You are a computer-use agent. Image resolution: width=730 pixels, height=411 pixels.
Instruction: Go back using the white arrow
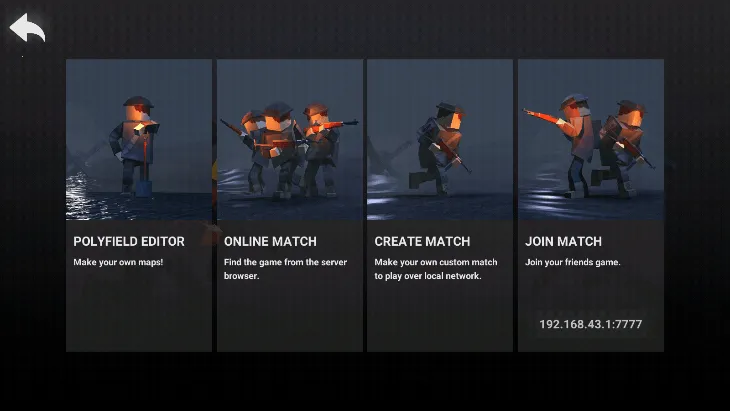tap(28, 29)
